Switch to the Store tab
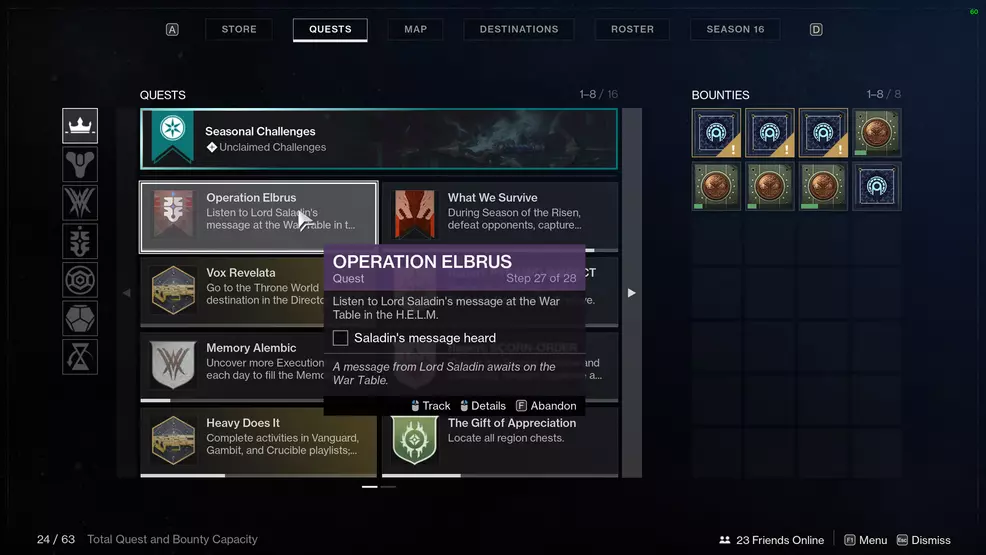986x555 pixels. 239,29
